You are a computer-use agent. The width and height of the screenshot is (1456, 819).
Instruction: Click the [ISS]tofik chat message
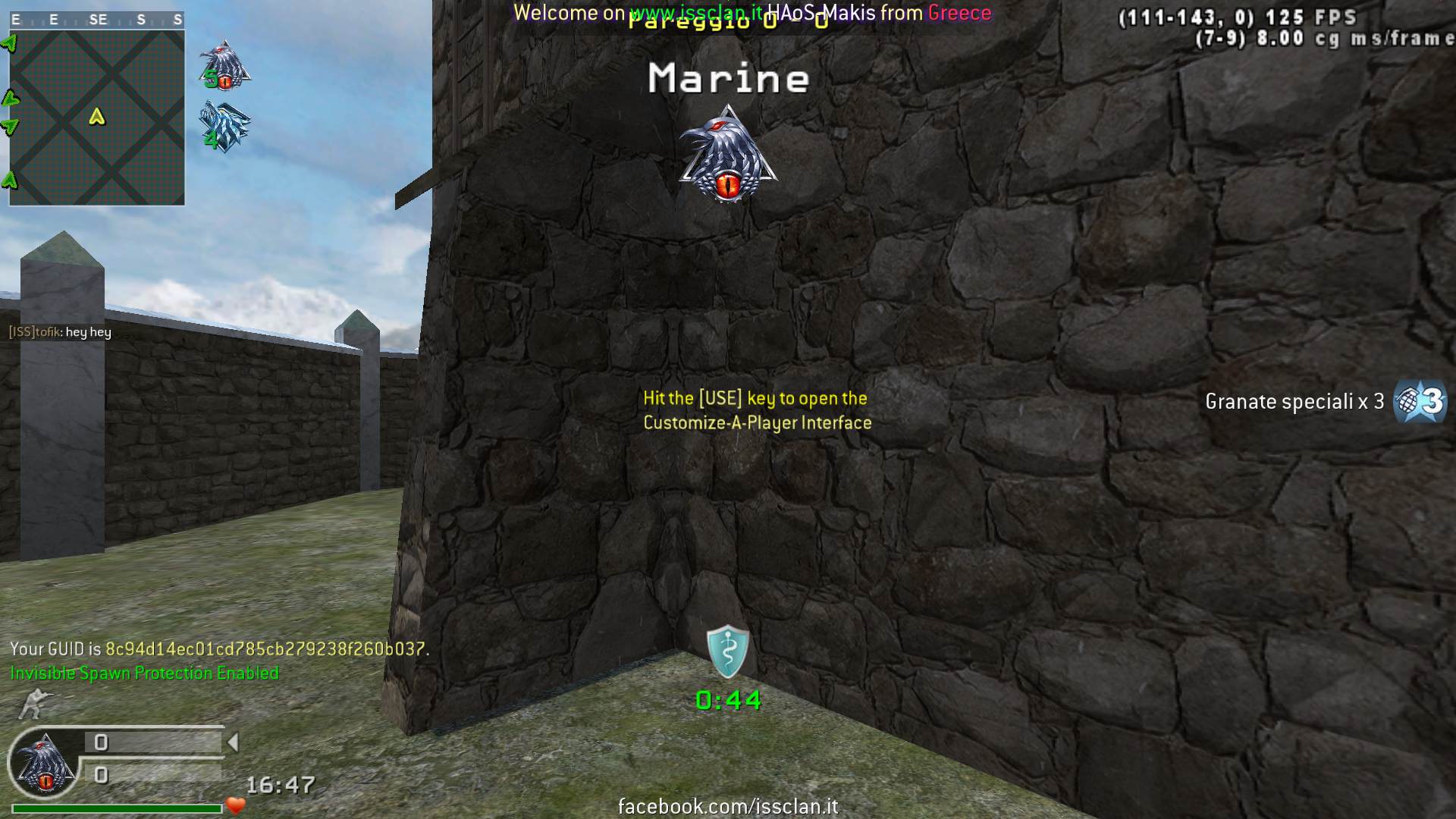[61, 332]
